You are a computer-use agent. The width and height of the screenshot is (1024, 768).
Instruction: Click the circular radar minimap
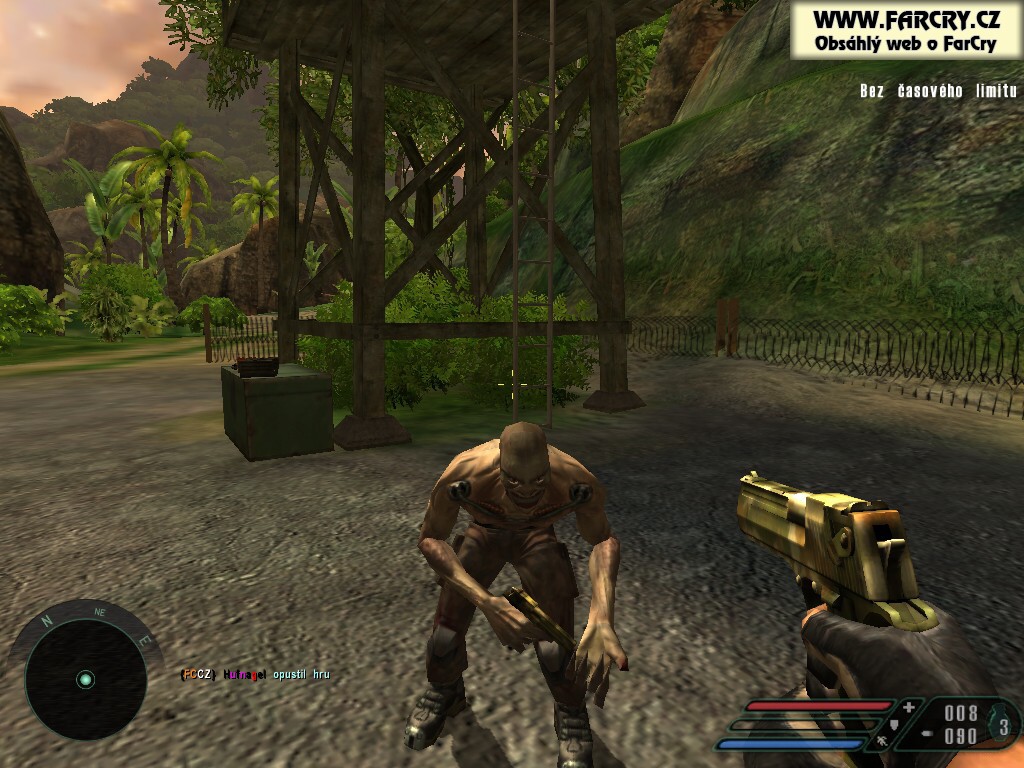coord(85,679)
